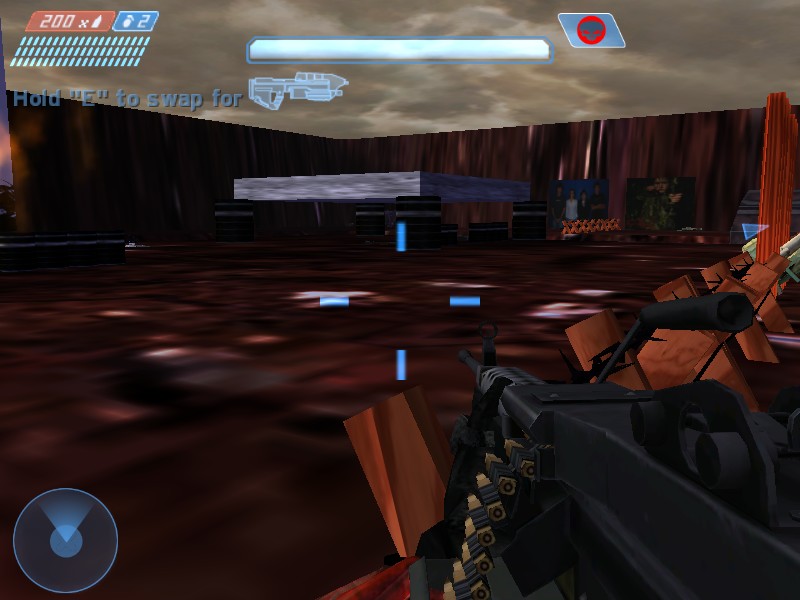The height and width of the screenshot is (600, 800).
Task: Select the assault rifle swap weapon icon
Action: pos(297,90)
